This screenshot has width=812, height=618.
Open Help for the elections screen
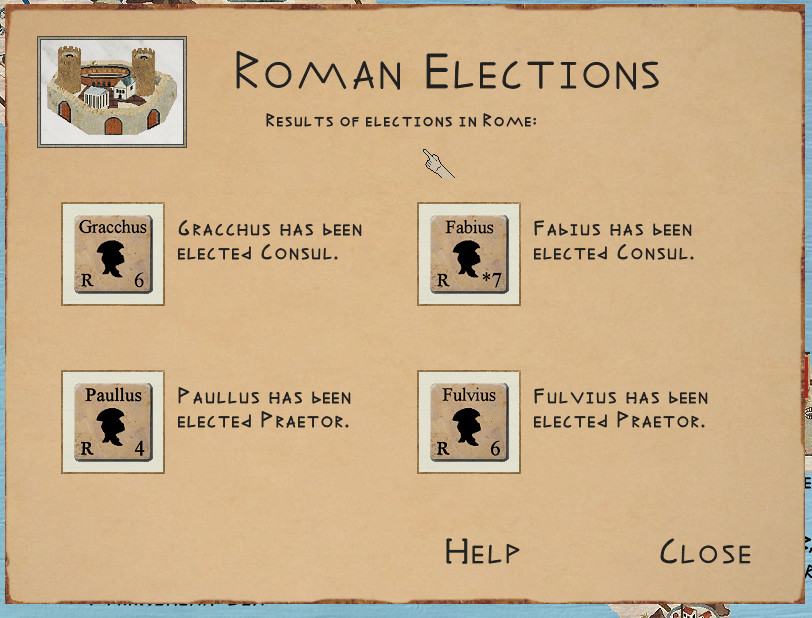click(482, 552)
